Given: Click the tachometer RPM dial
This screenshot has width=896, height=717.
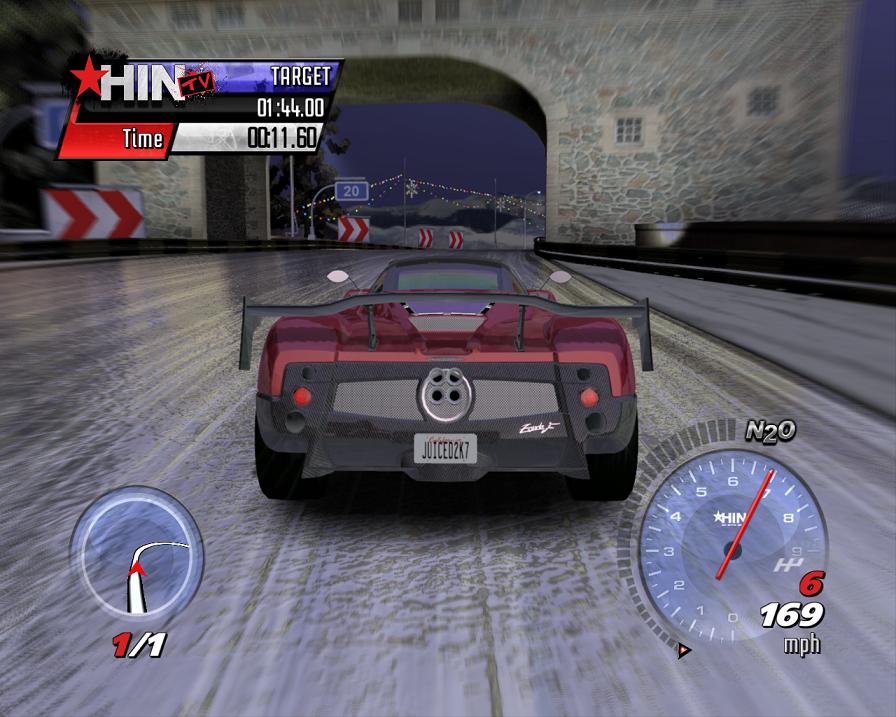Looking at the screenshot, I should pyautogui.click(x=732, y=538).
